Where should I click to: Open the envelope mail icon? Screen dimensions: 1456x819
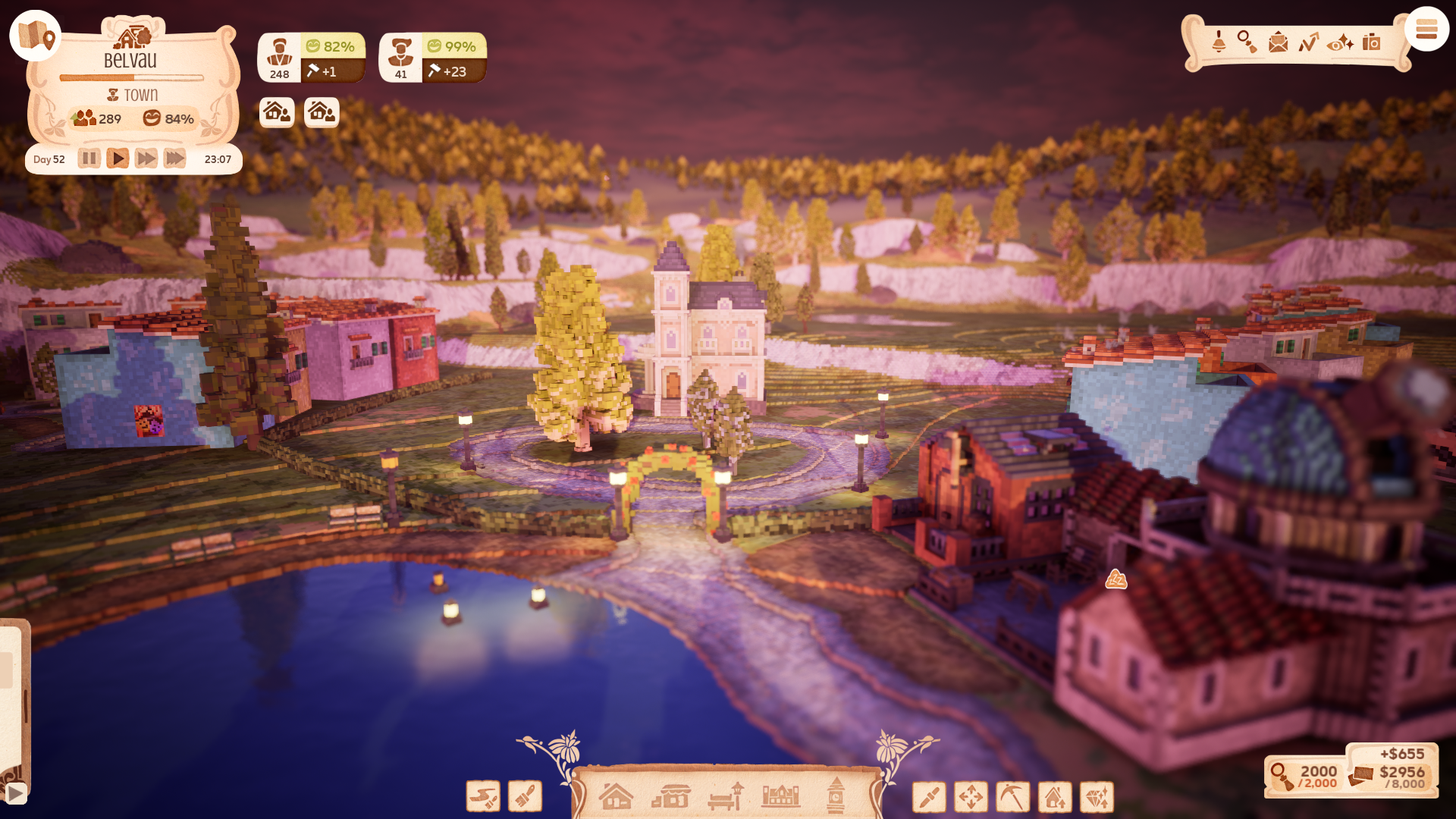[1278, 42]
